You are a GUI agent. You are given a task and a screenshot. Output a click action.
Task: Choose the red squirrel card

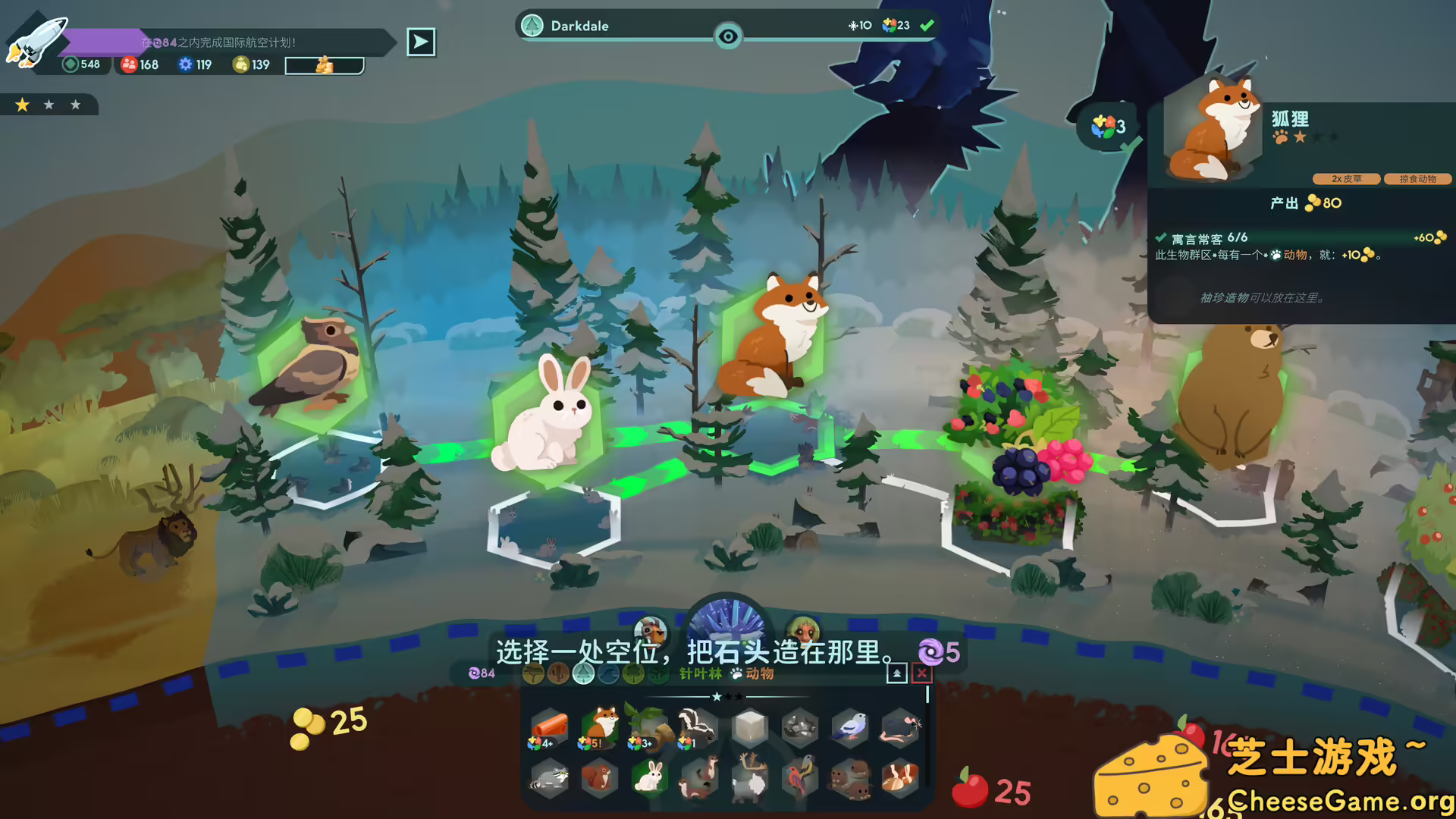point(599,778)
